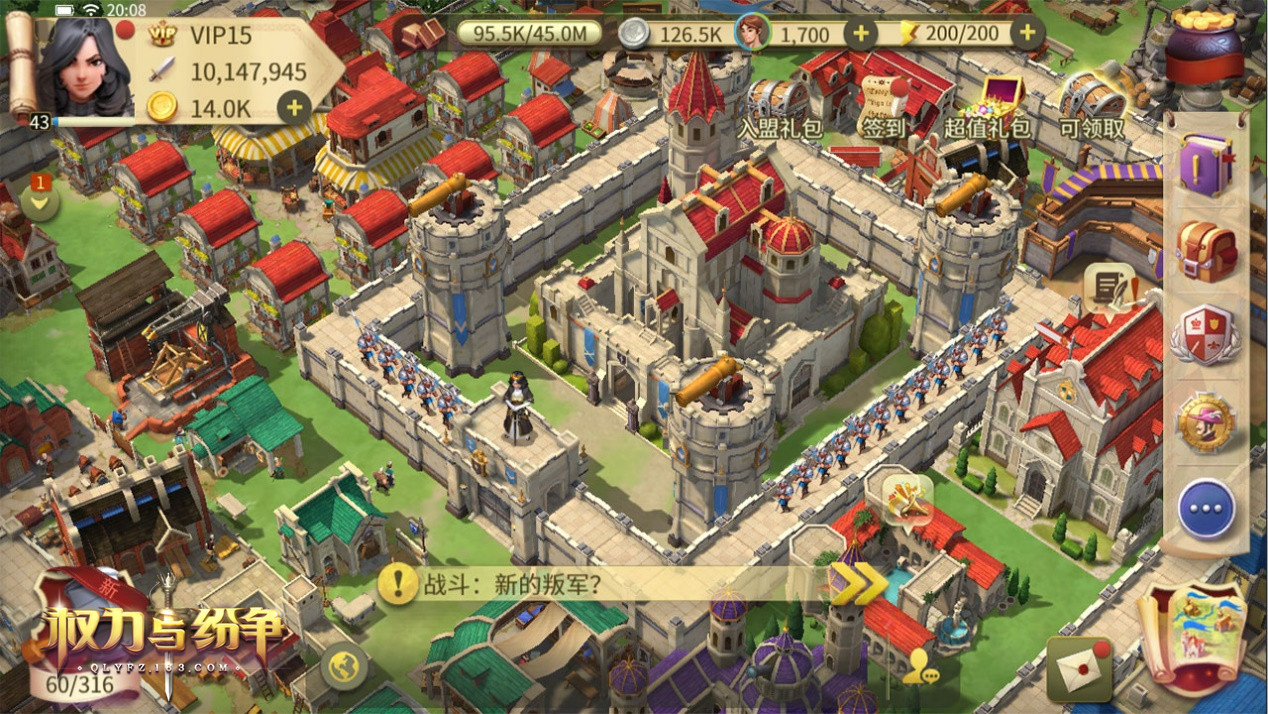Screen dimensions: 1268x714
Task: Open the pot of gold icon
Action: (1204, 45)
